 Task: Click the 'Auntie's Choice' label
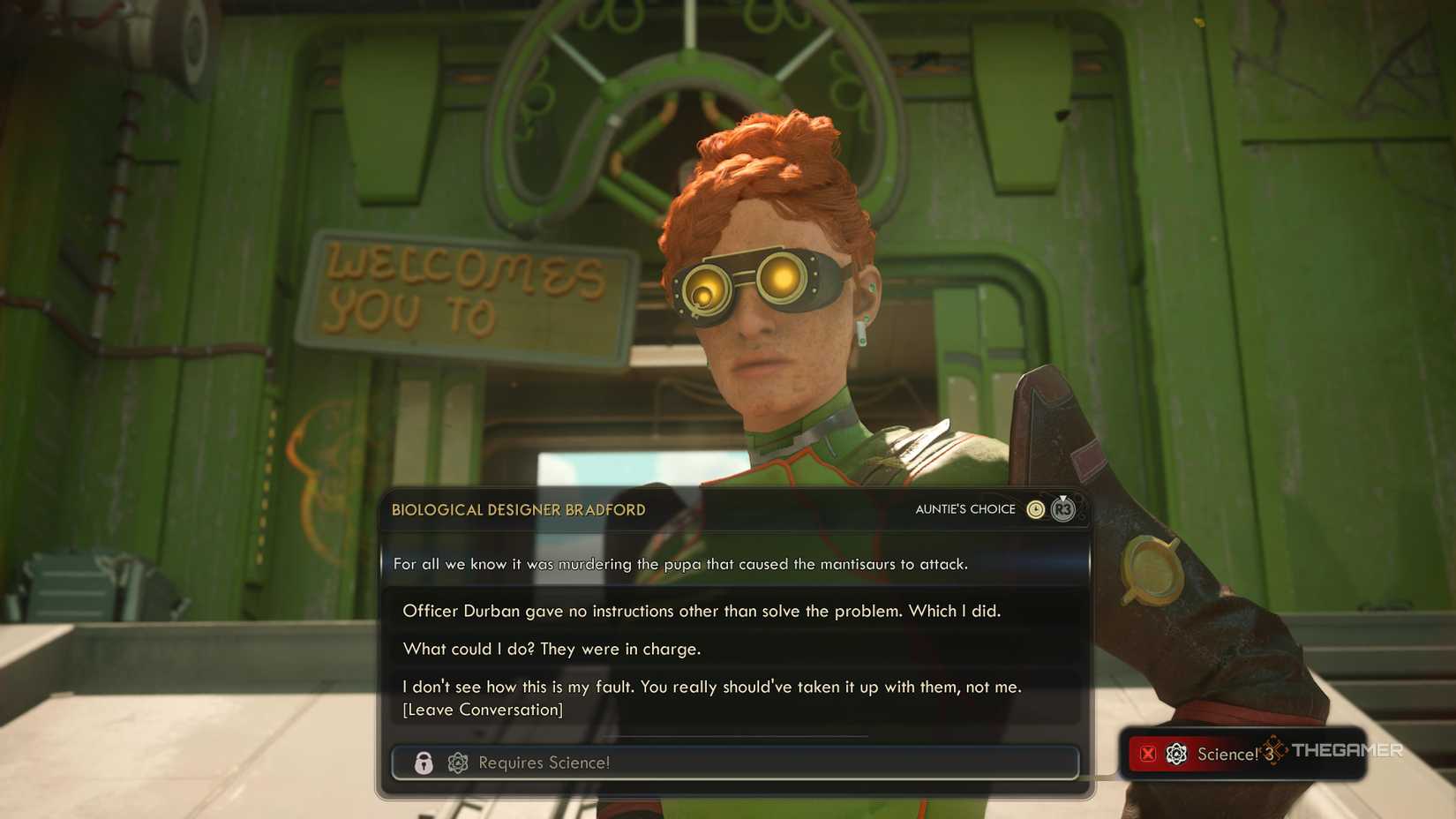point(964,508)
